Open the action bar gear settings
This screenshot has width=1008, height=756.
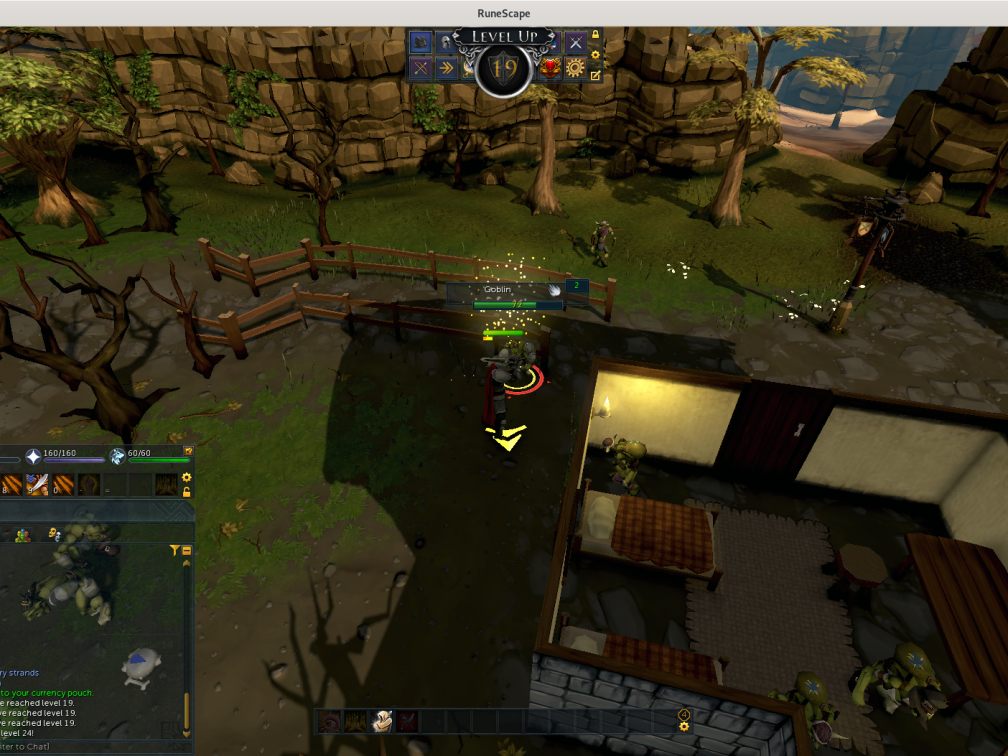pyautogui.click(x=186, y=478)
